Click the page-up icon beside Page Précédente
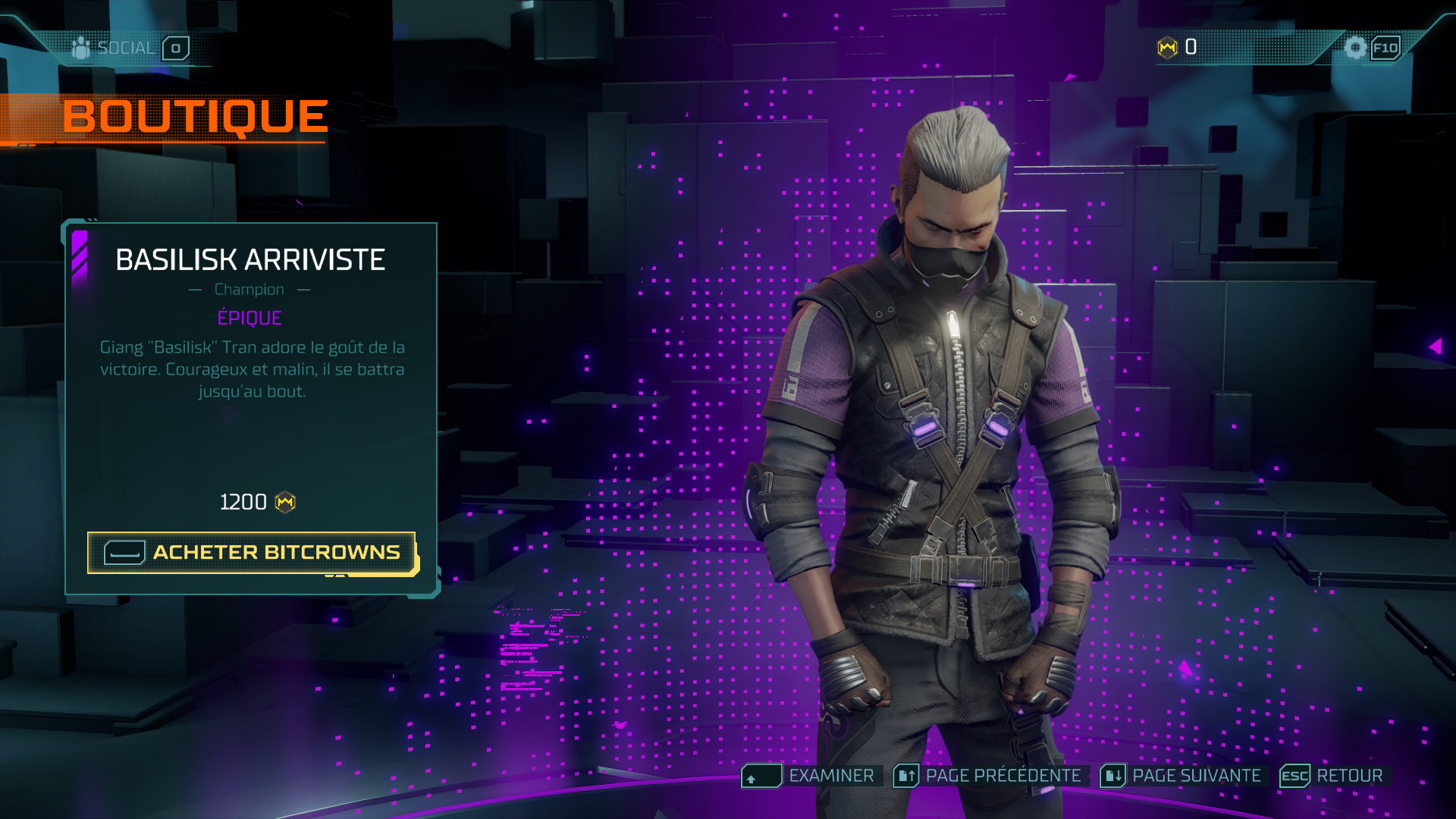1456x819 pixels. 907,776
